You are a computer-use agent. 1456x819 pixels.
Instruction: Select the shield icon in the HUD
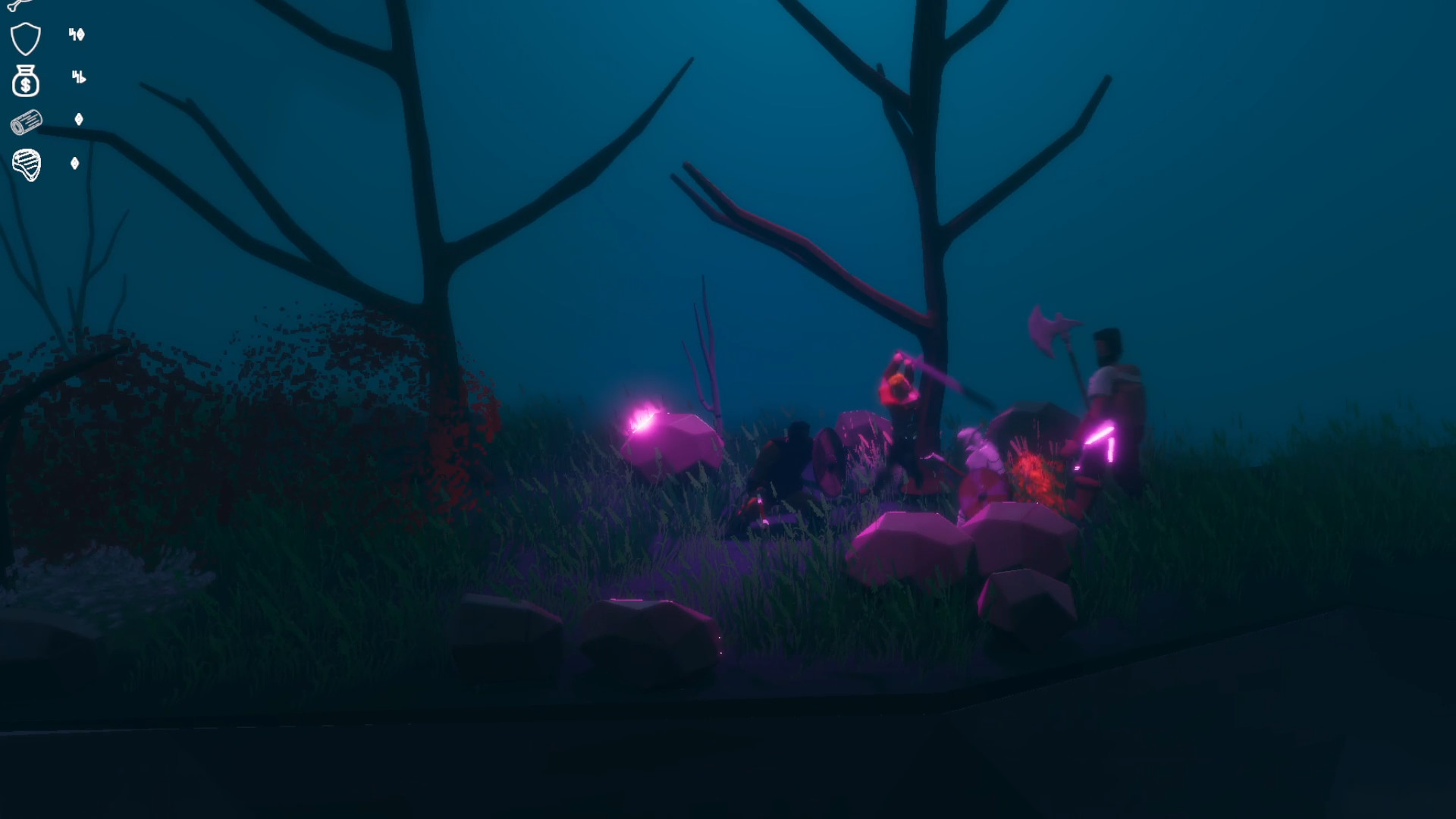pyautogui.click(x=24, y=38)
